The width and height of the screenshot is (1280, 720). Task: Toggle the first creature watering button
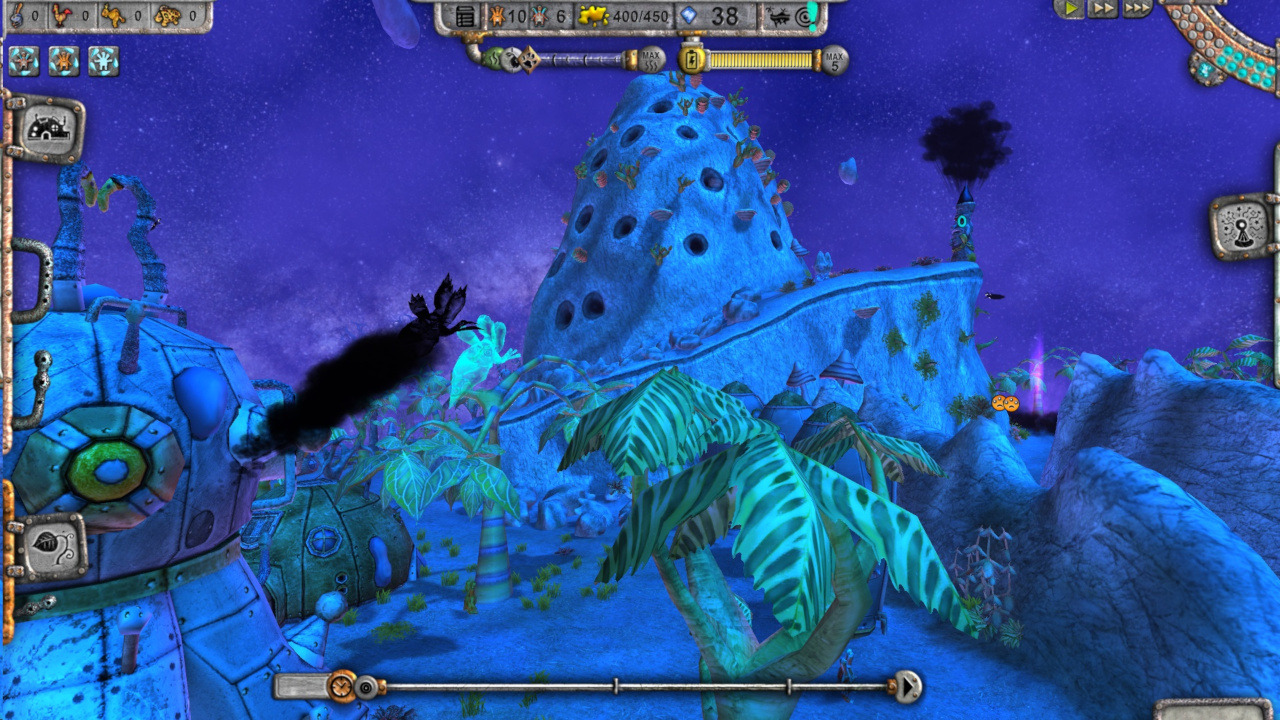(x=23, y=61)
